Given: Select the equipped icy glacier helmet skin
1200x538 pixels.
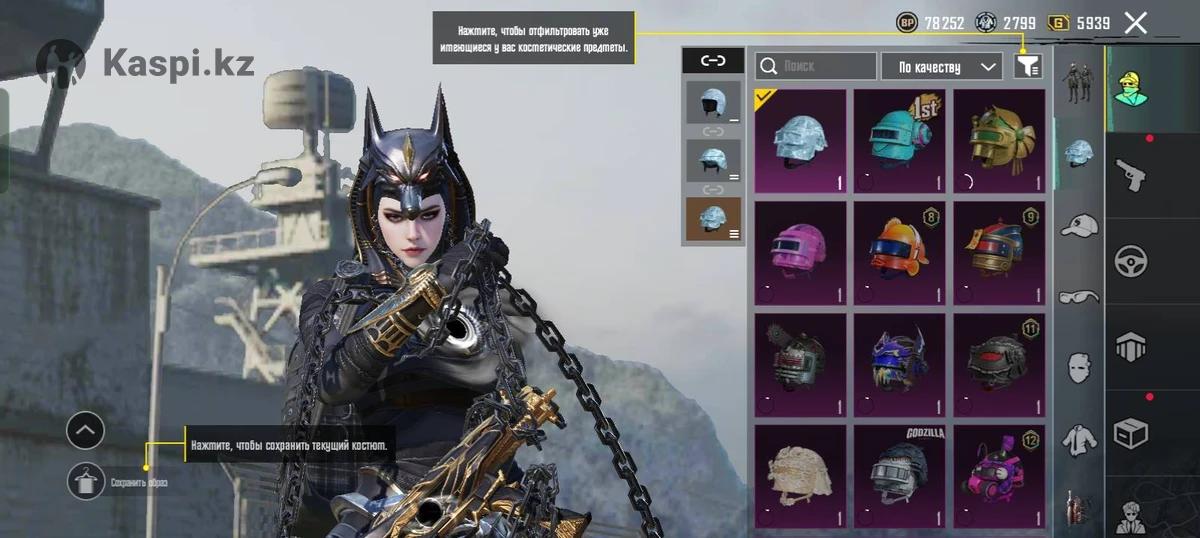Looking at the screenshot, I should coord(800,141).
